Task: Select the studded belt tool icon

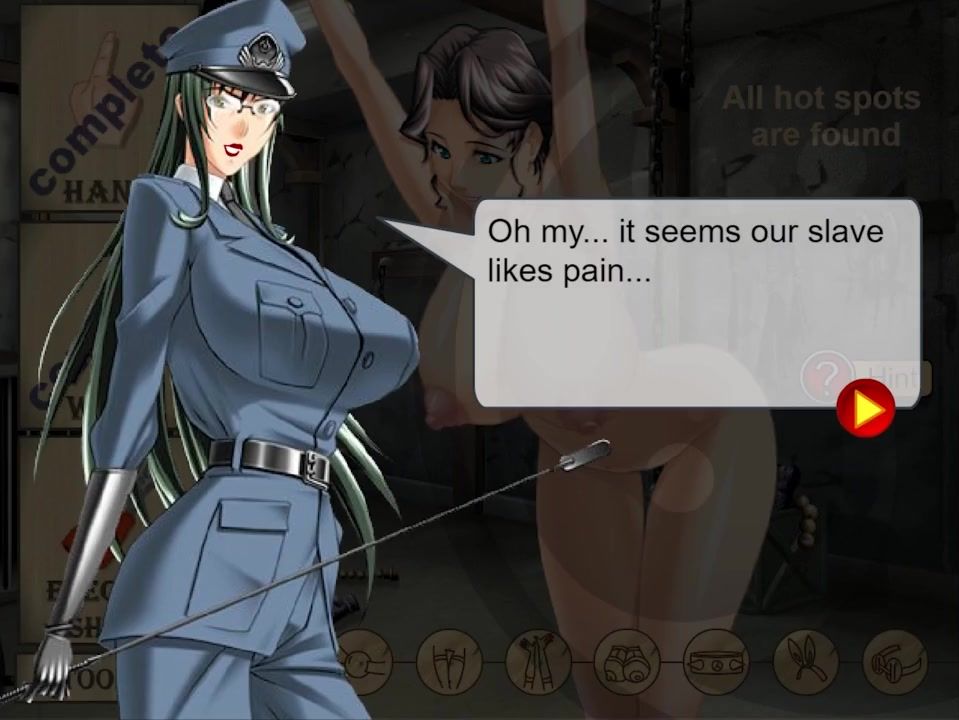Action: point(716,662)
